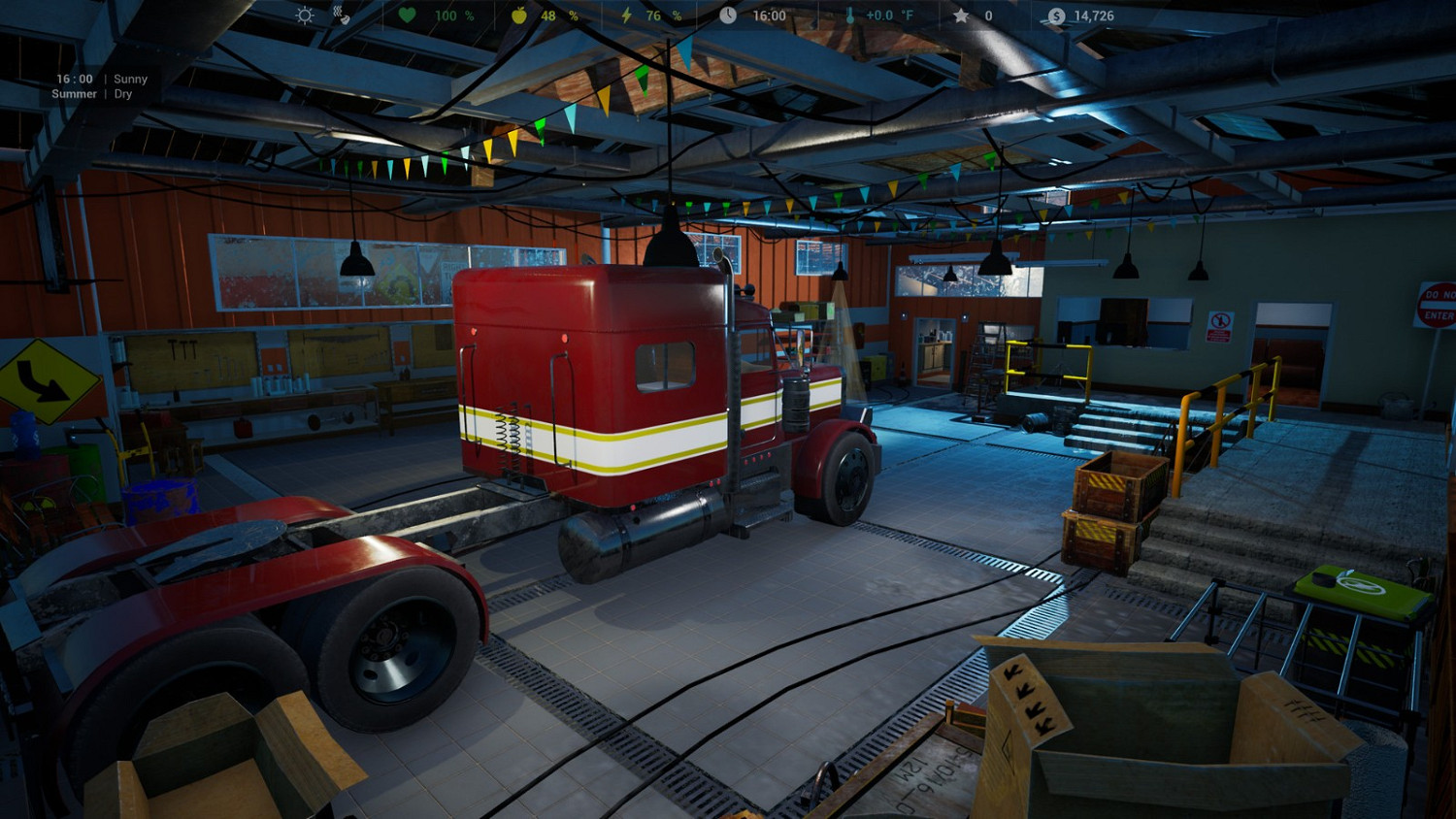
Task: Click the dollar coin currency icon
Action: [x=1054, y=16]
